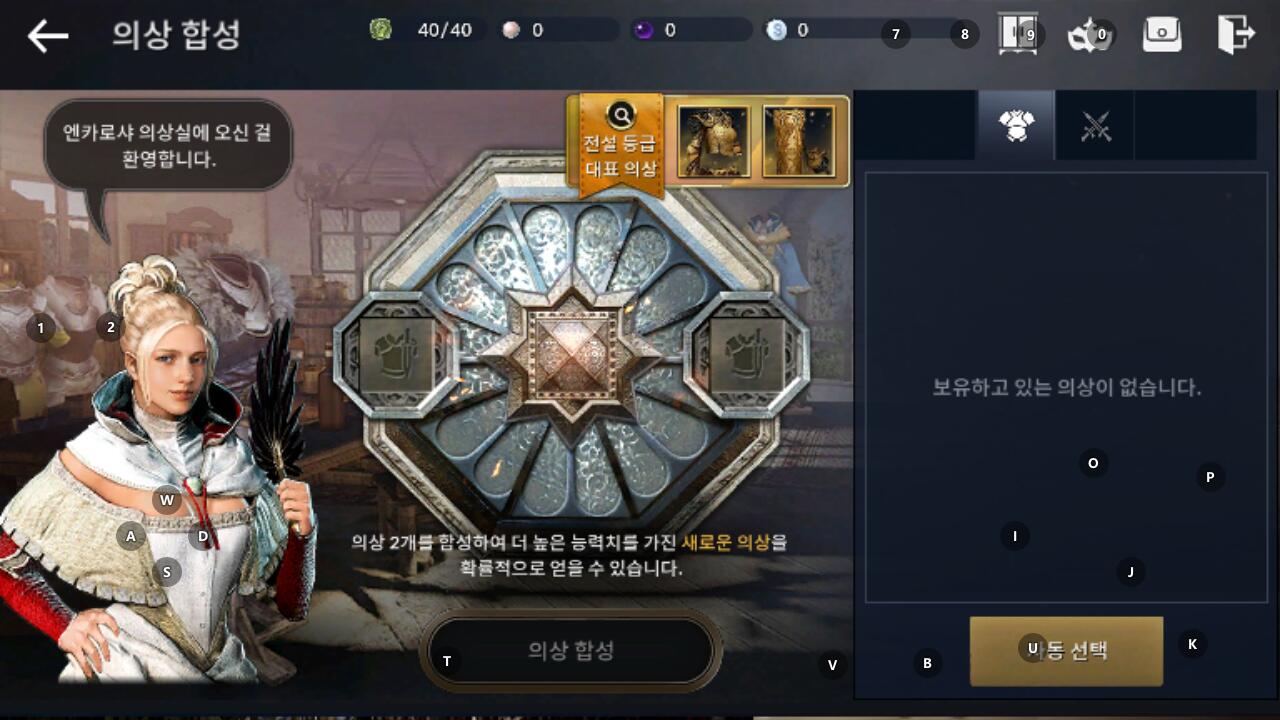Switch to the armor costume tab
Image resolution: width=1280 pixels, height=720 pixels.
(x=1016, y=126)
